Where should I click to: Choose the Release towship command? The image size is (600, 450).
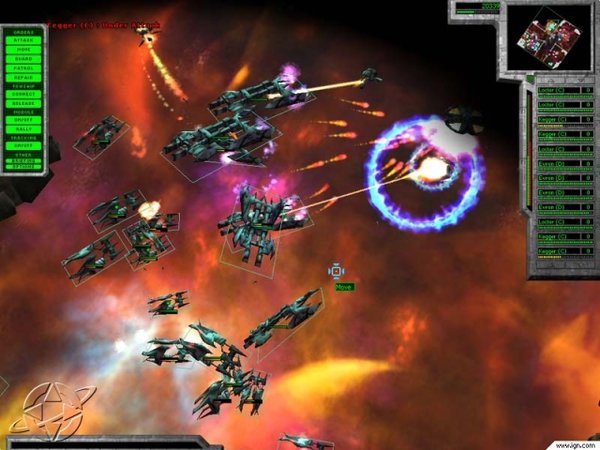(22, 103)
